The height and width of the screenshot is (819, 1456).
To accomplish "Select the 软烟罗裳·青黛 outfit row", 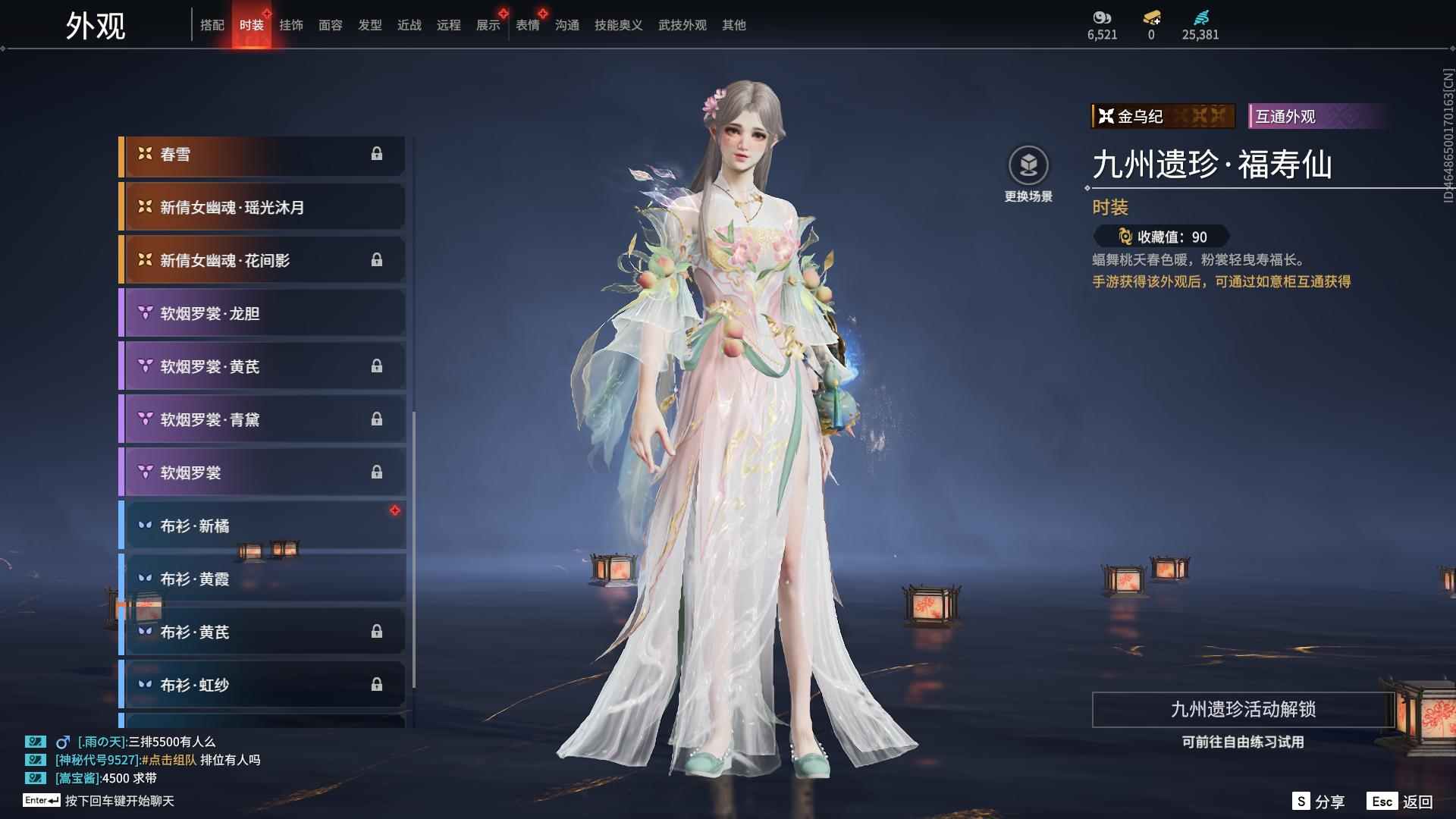I will [x=262, y=419].
